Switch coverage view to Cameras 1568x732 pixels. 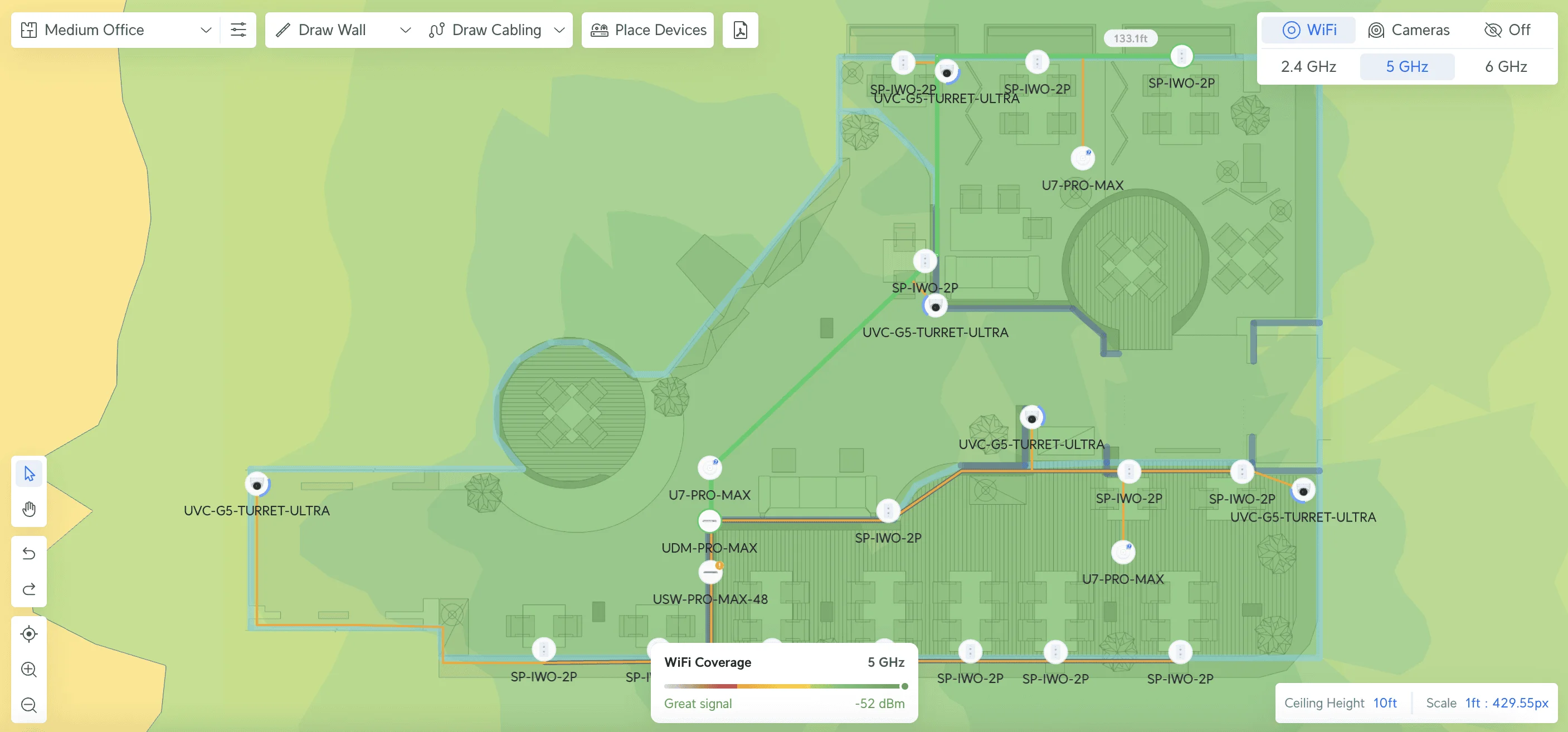1409,29
